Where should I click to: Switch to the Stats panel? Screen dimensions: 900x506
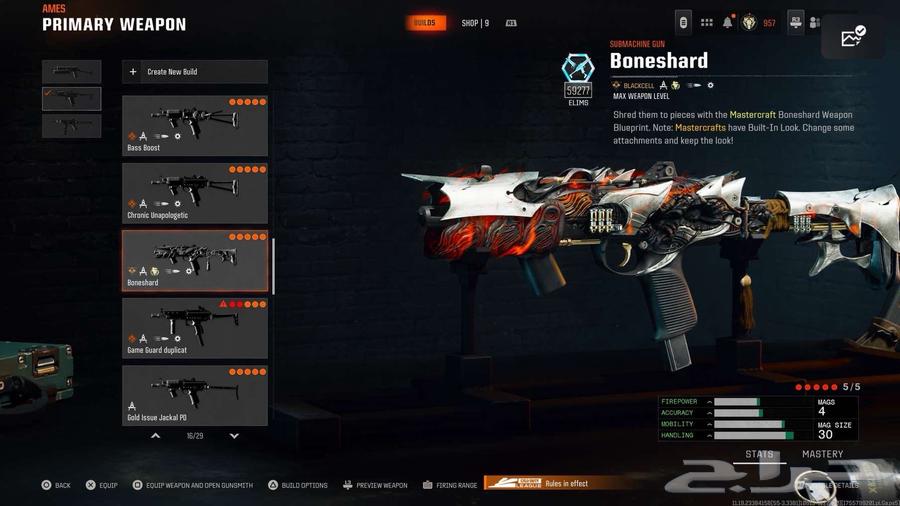[x=759, y=454]
